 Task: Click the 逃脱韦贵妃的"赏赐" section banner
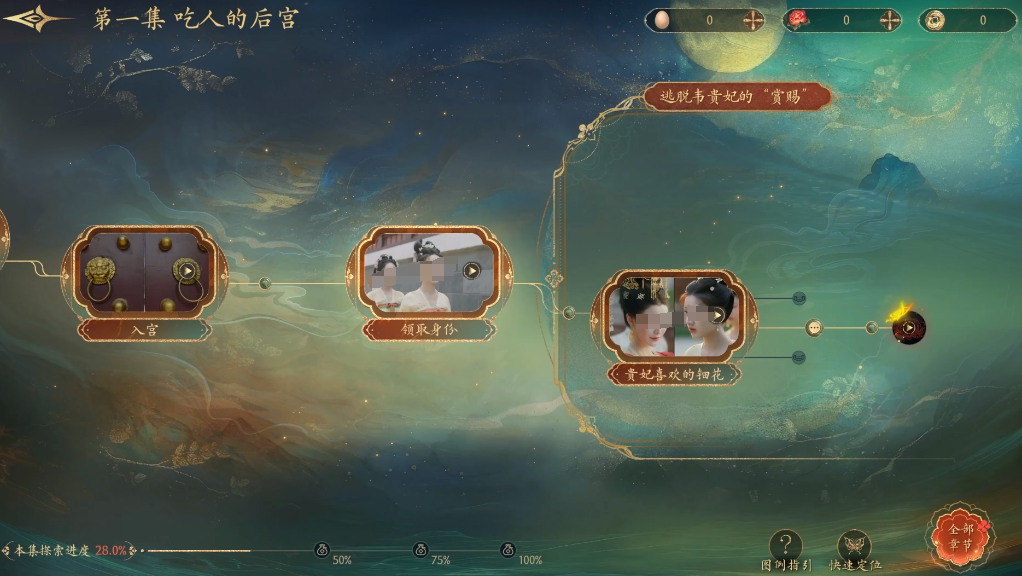pos(738,97)
